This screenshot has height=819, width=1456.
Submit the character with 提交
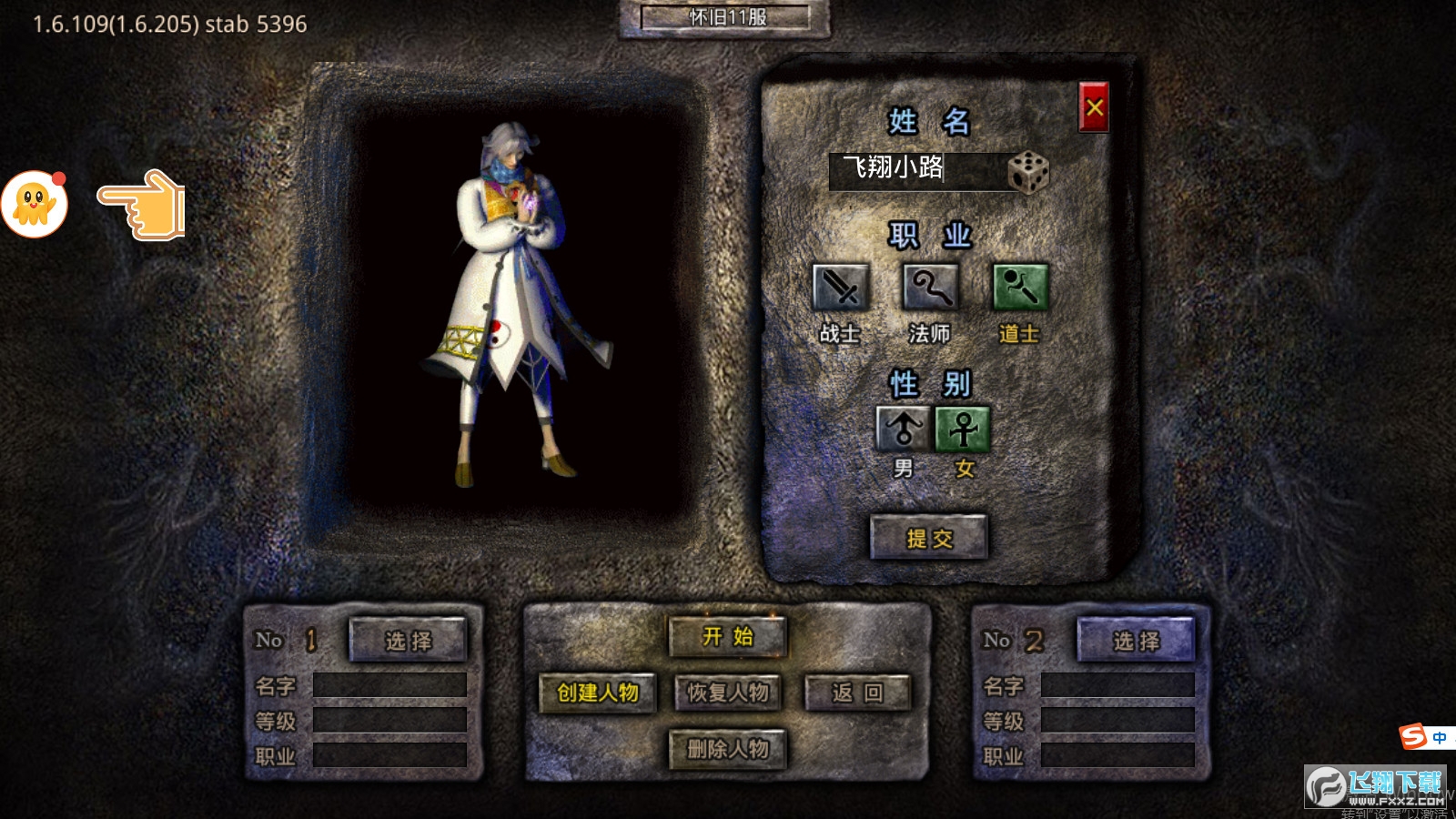[928, 538]
